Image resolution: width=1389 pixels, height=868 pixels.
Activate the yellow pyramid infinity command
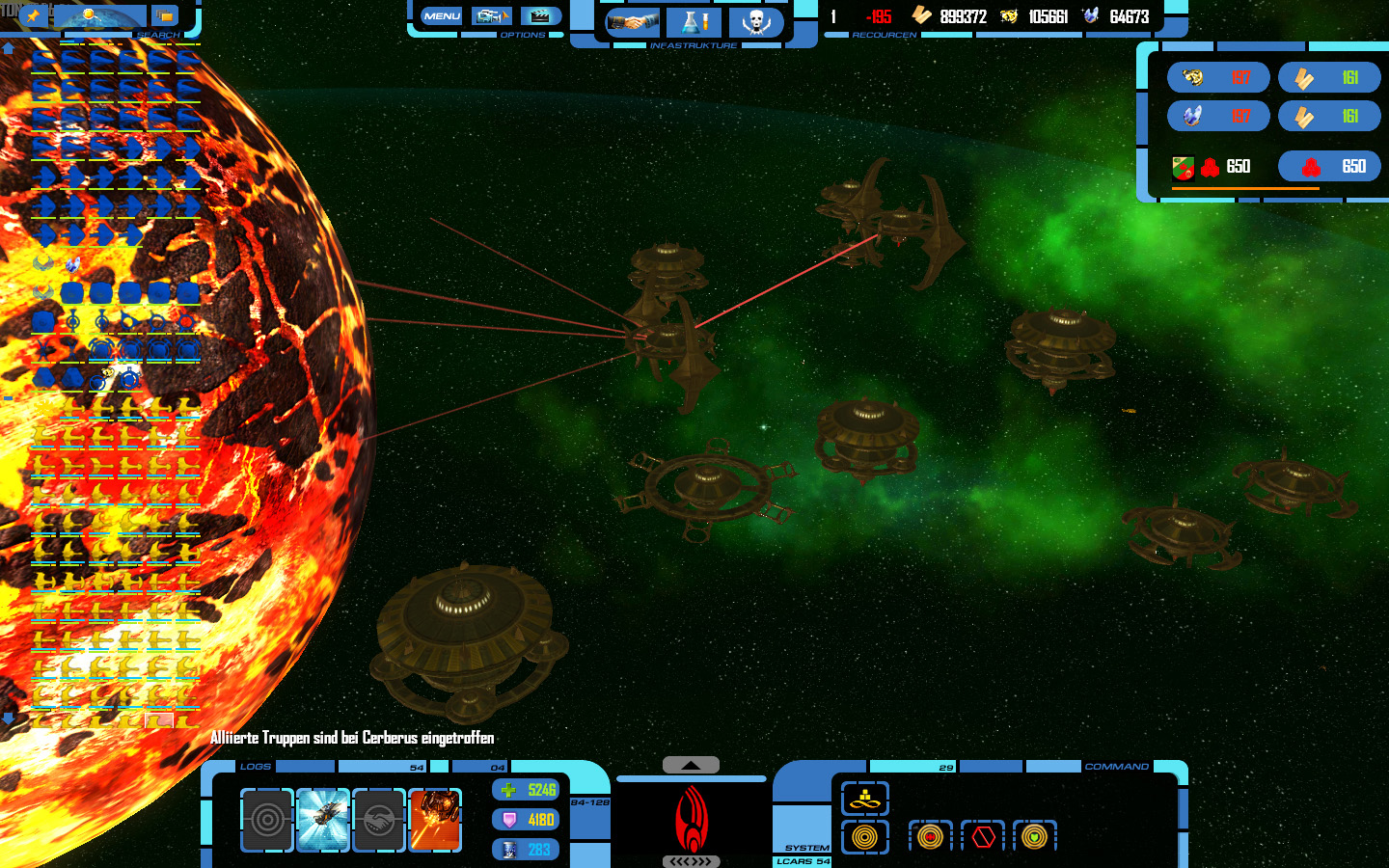coord(864,799)
